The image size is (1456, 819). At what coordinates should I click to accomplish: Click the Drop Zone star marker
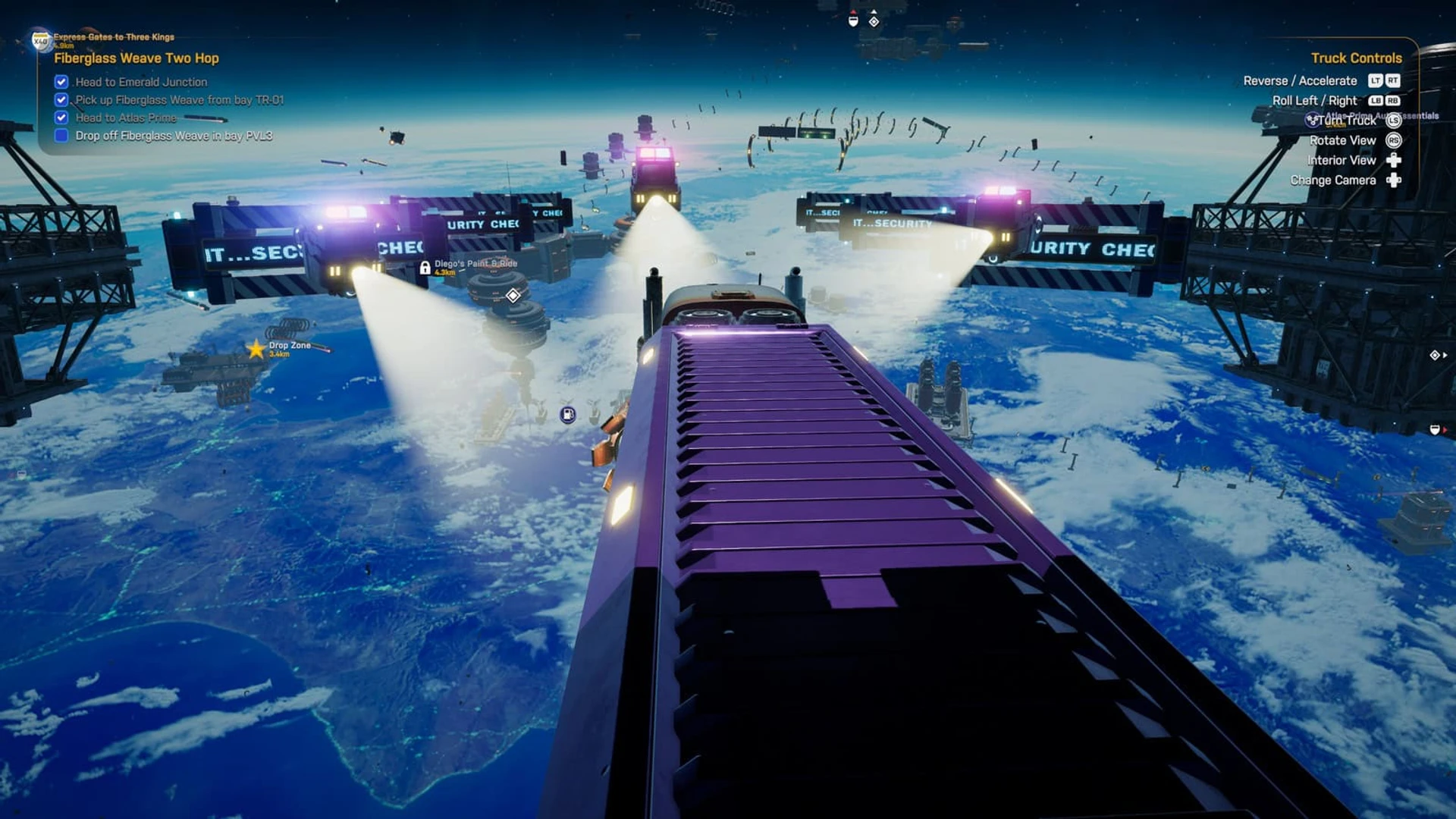(256, 349)
